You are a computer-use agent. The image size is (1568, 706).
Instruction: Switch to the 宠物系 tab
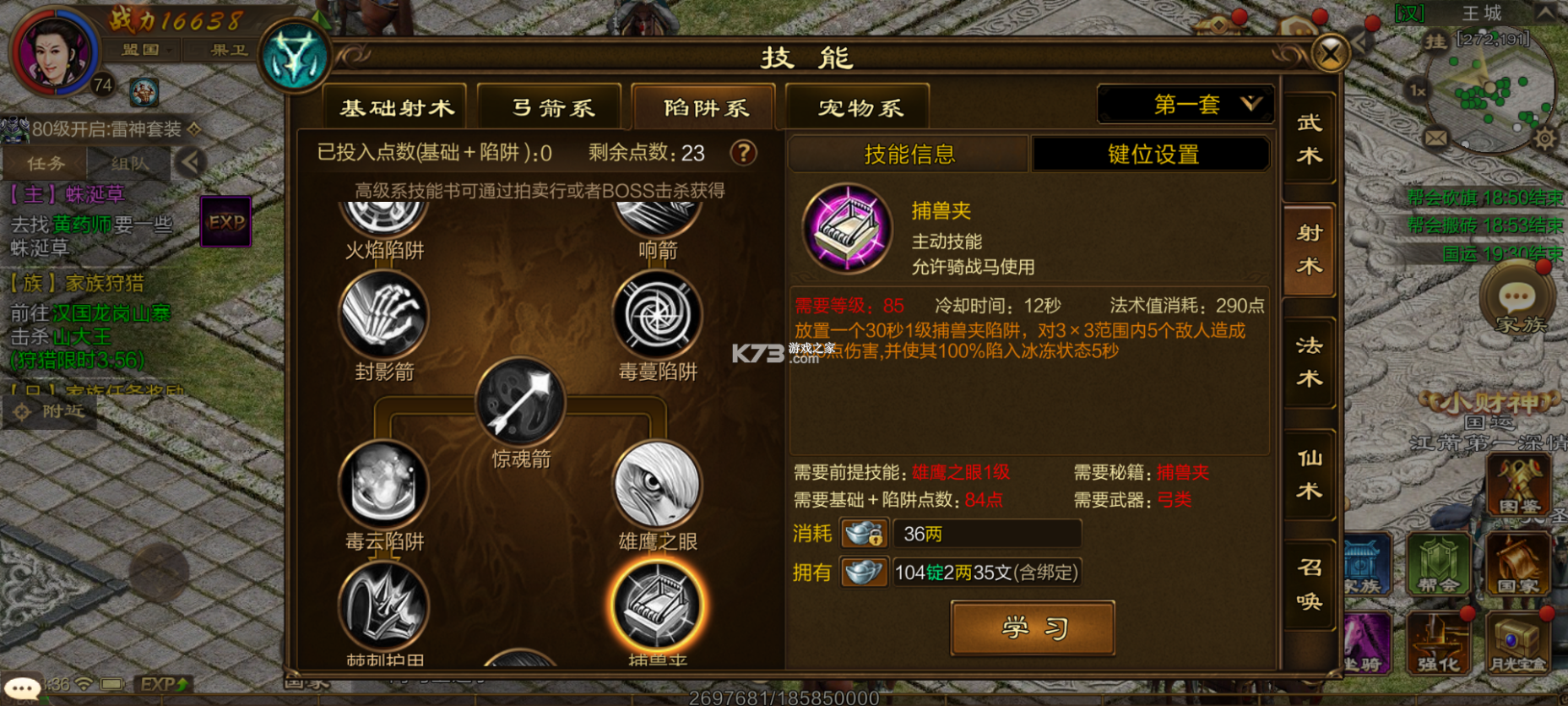point(857,106)
